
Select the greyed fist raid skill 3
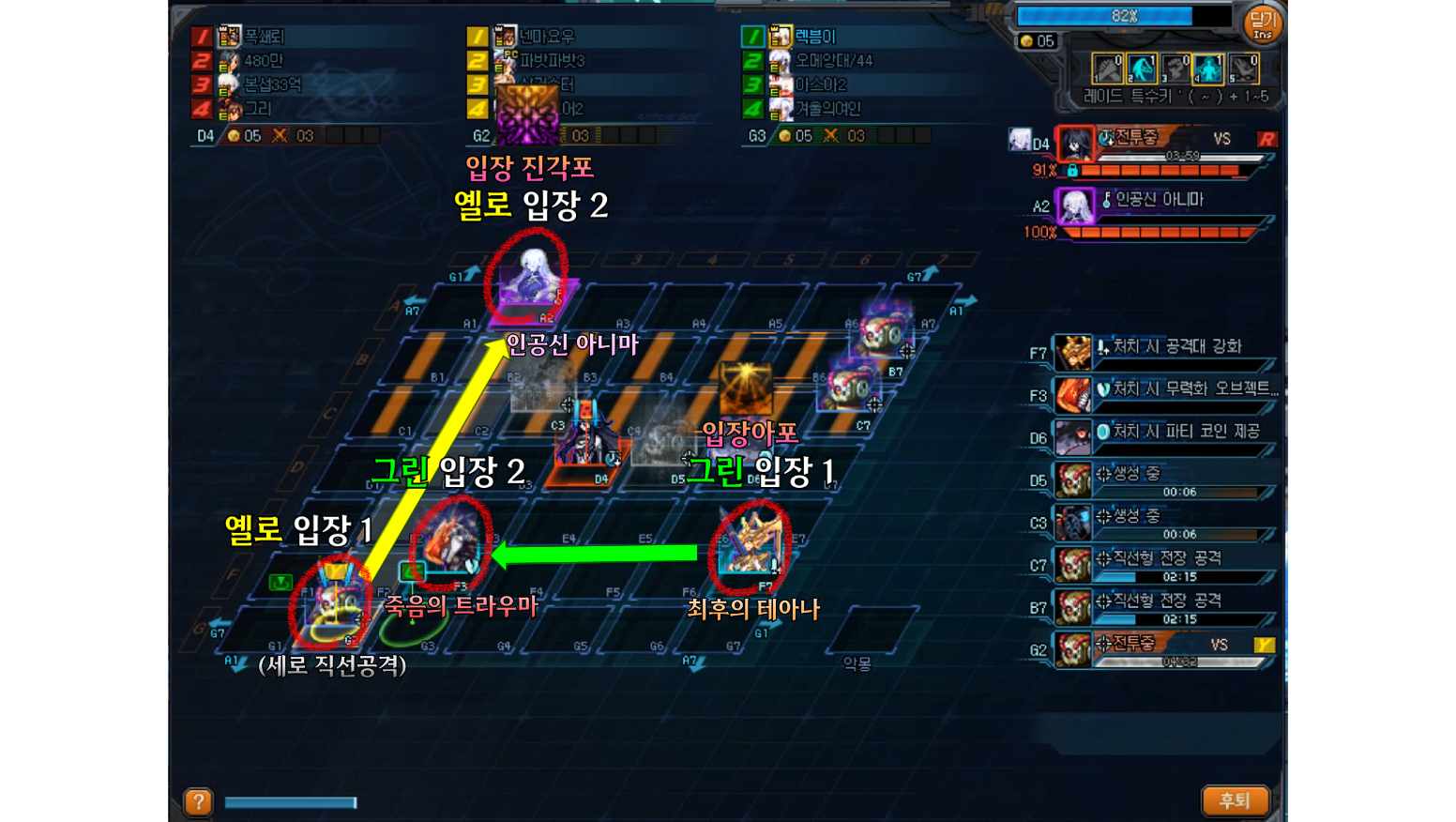(x=1175, y=68)
